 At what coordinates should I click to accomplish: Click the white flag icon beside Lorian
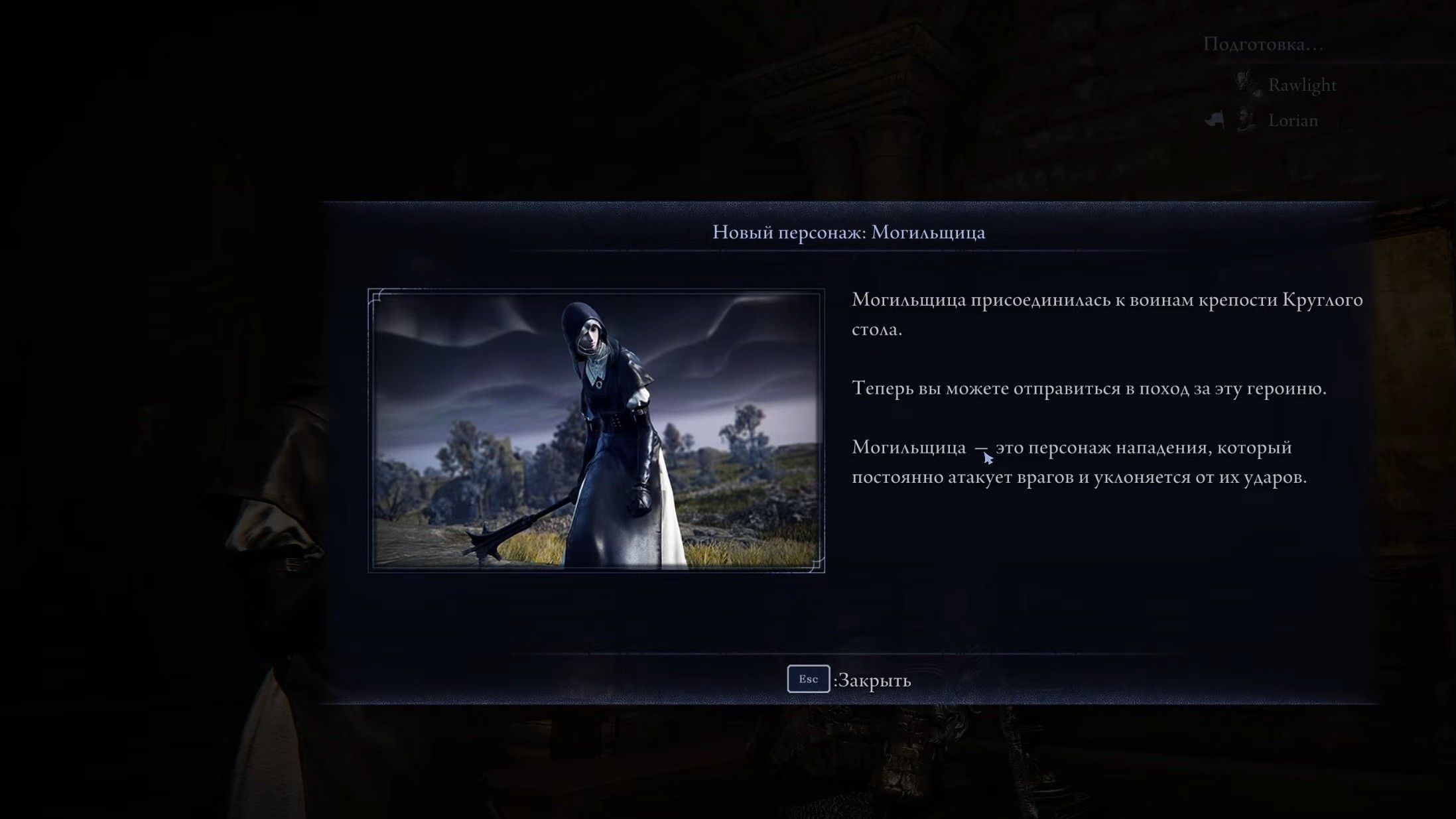click(x=1215, y=119)
